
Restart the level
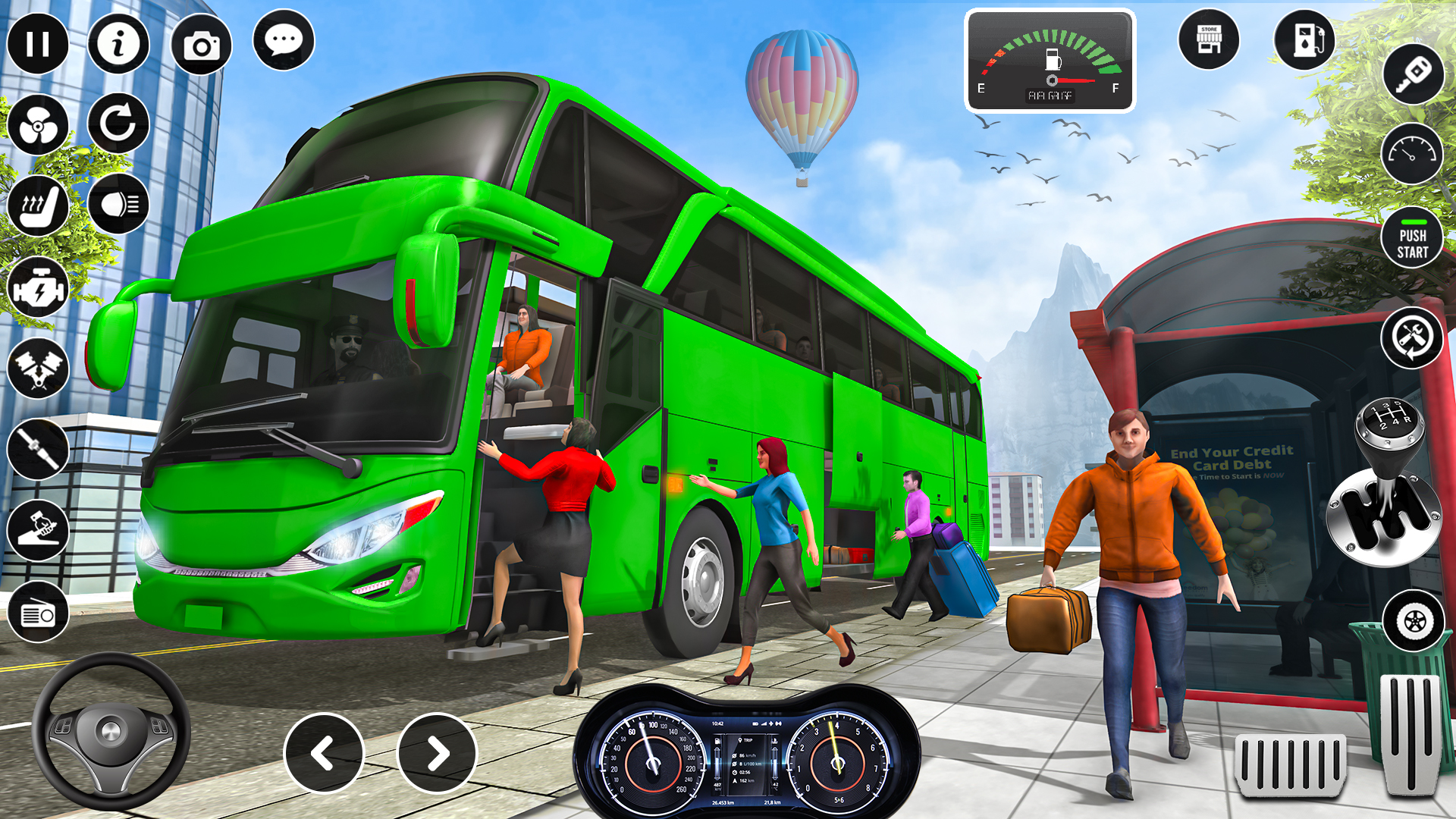[118, 125]
